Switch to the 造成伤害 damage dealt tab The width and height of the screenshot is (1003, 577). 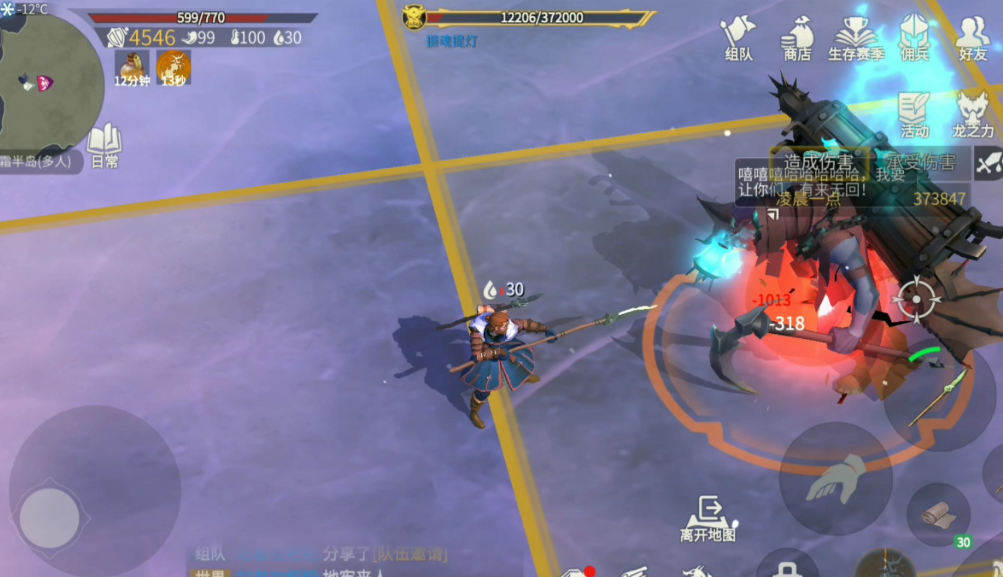coord(819,162)
